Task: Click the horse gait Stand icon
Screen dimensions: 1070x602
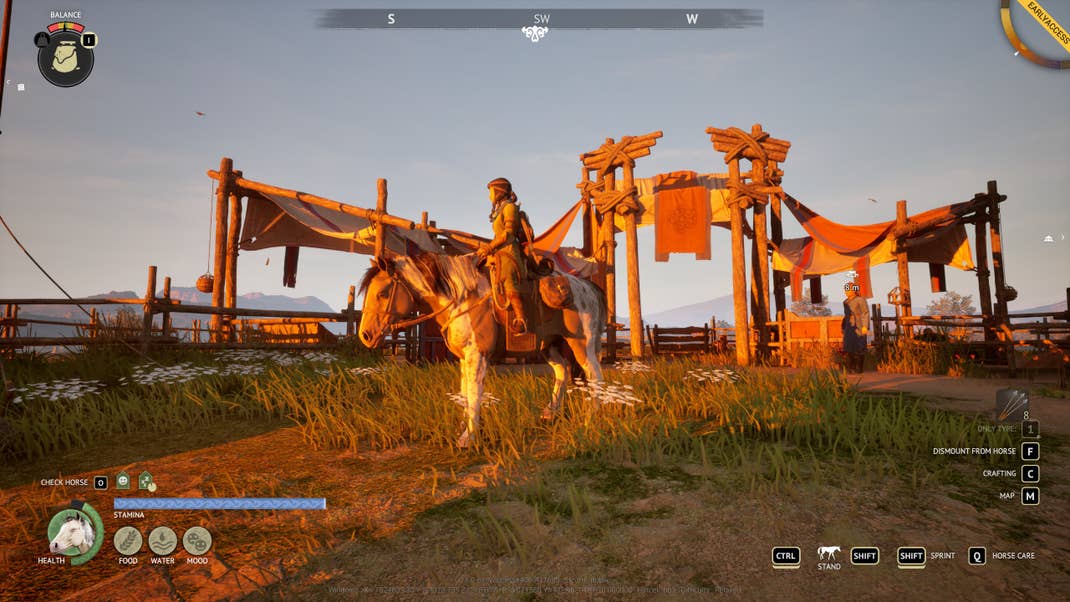Action: 828,553
